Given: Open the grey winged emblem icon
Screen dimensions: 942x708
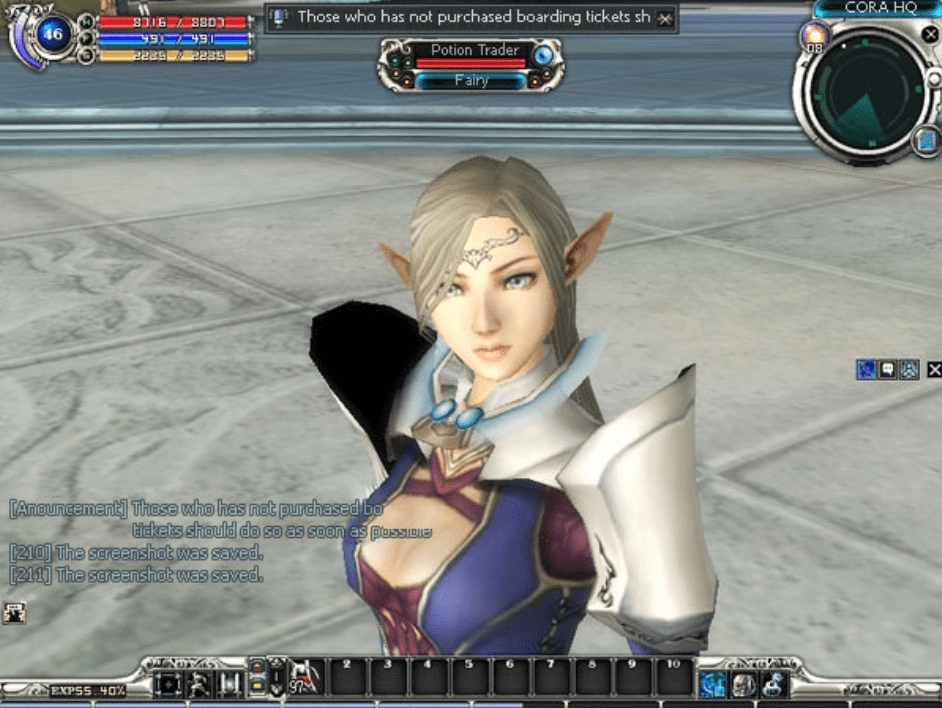Looking at the screenshot, I should coord(908,370).
